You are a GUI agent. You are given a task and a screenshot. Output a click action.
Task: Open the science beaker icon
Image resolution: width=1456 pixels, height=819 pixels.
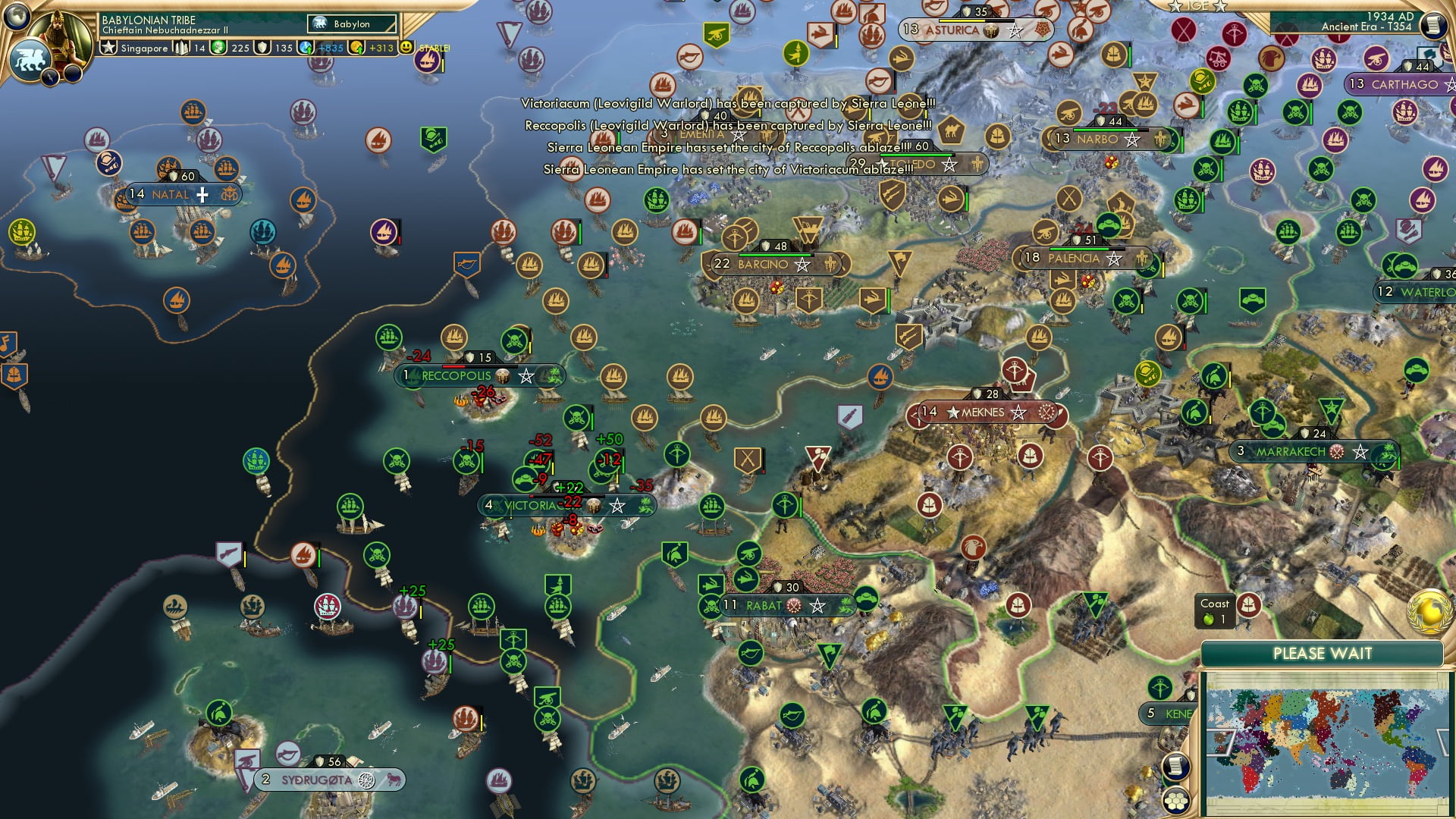pos(306,48)
